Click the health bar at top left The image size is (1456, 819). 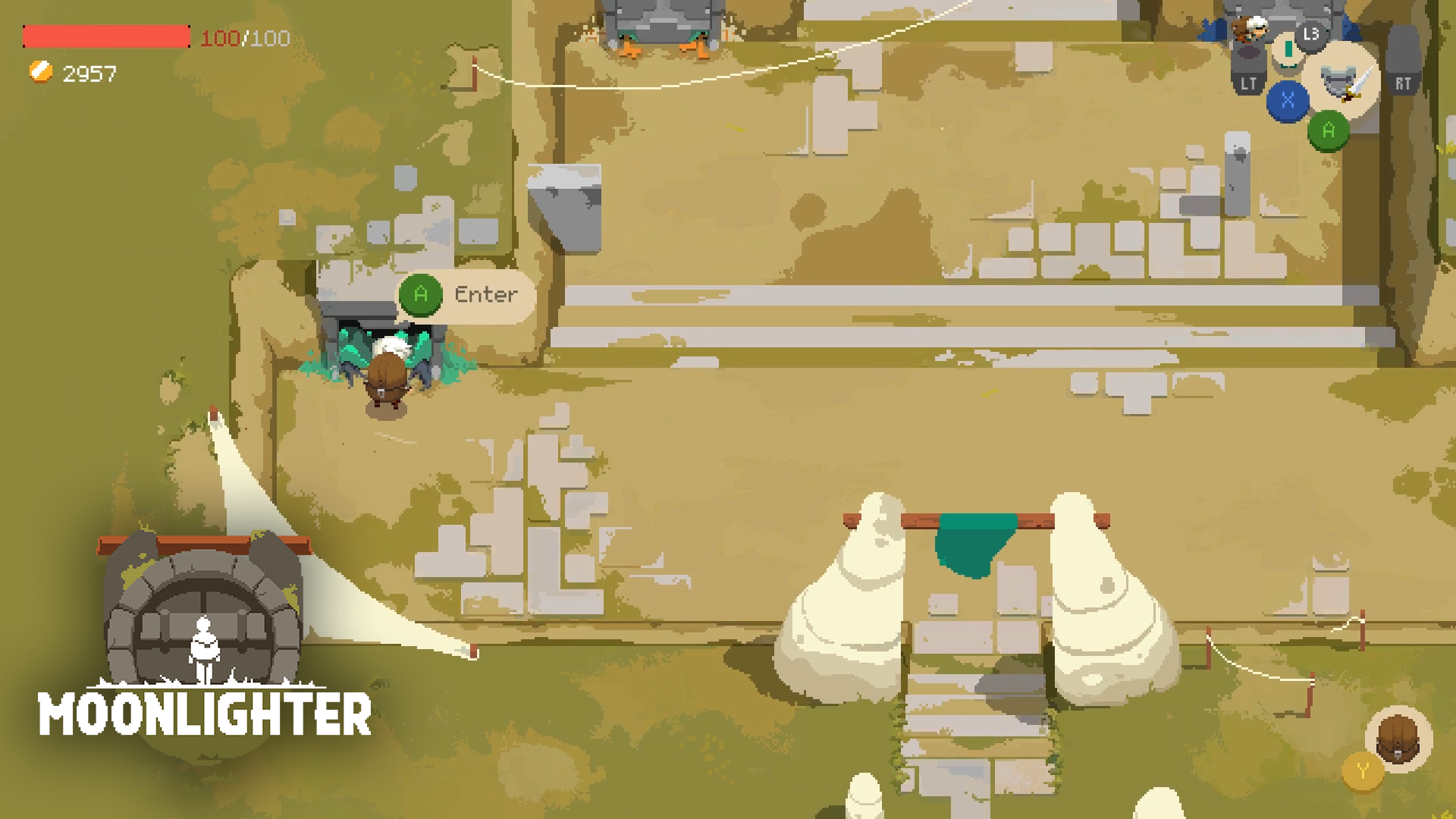pyautogui.click(x=106, y=34)
